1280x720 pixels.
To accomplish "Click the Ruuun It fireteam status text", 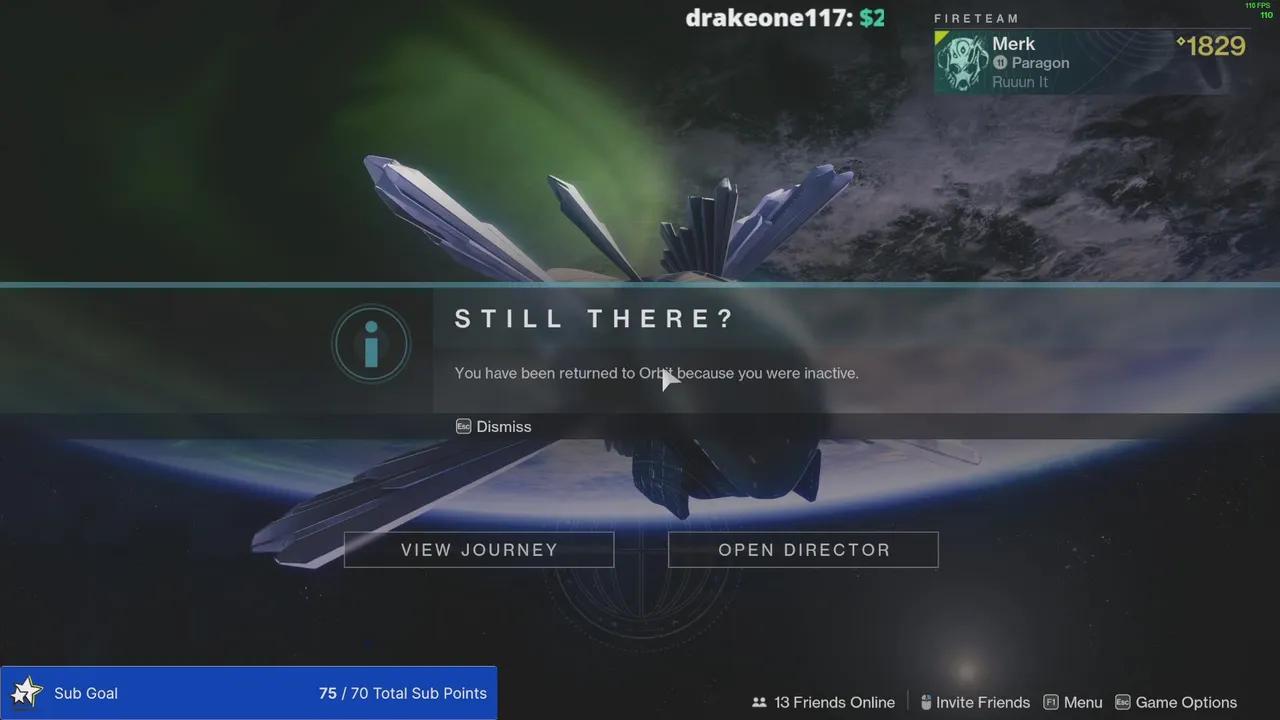I will (1019, 81).
